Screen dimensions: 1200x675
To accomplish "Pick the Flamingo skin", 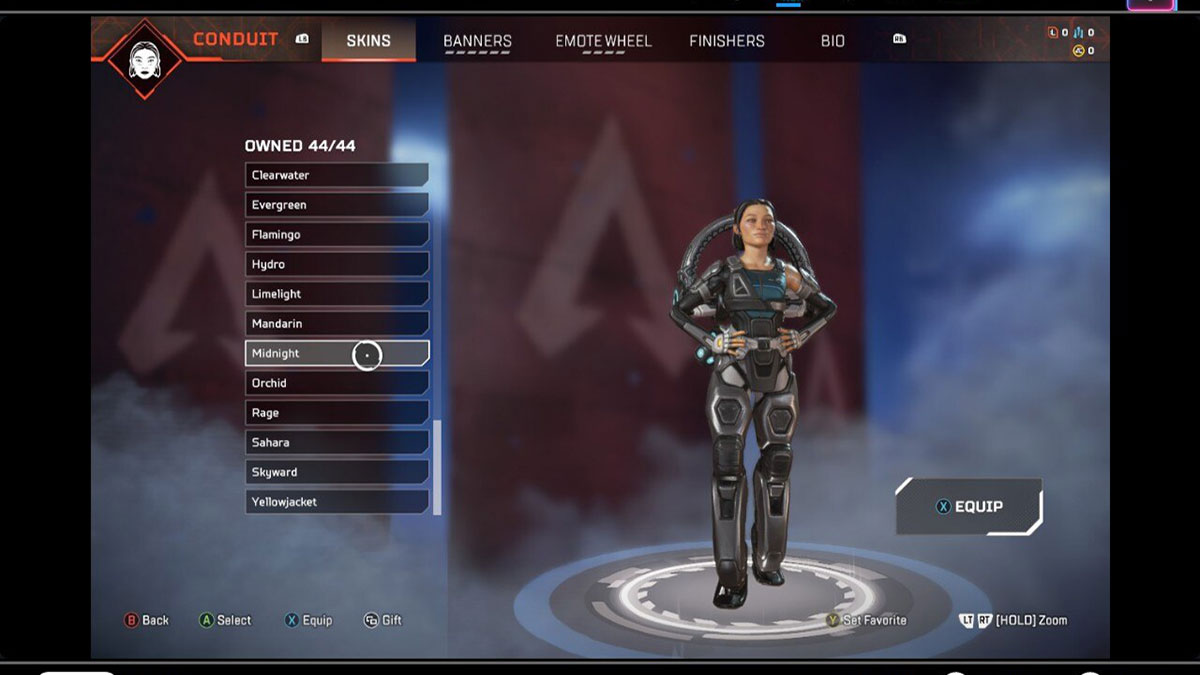I will point(336,234).
